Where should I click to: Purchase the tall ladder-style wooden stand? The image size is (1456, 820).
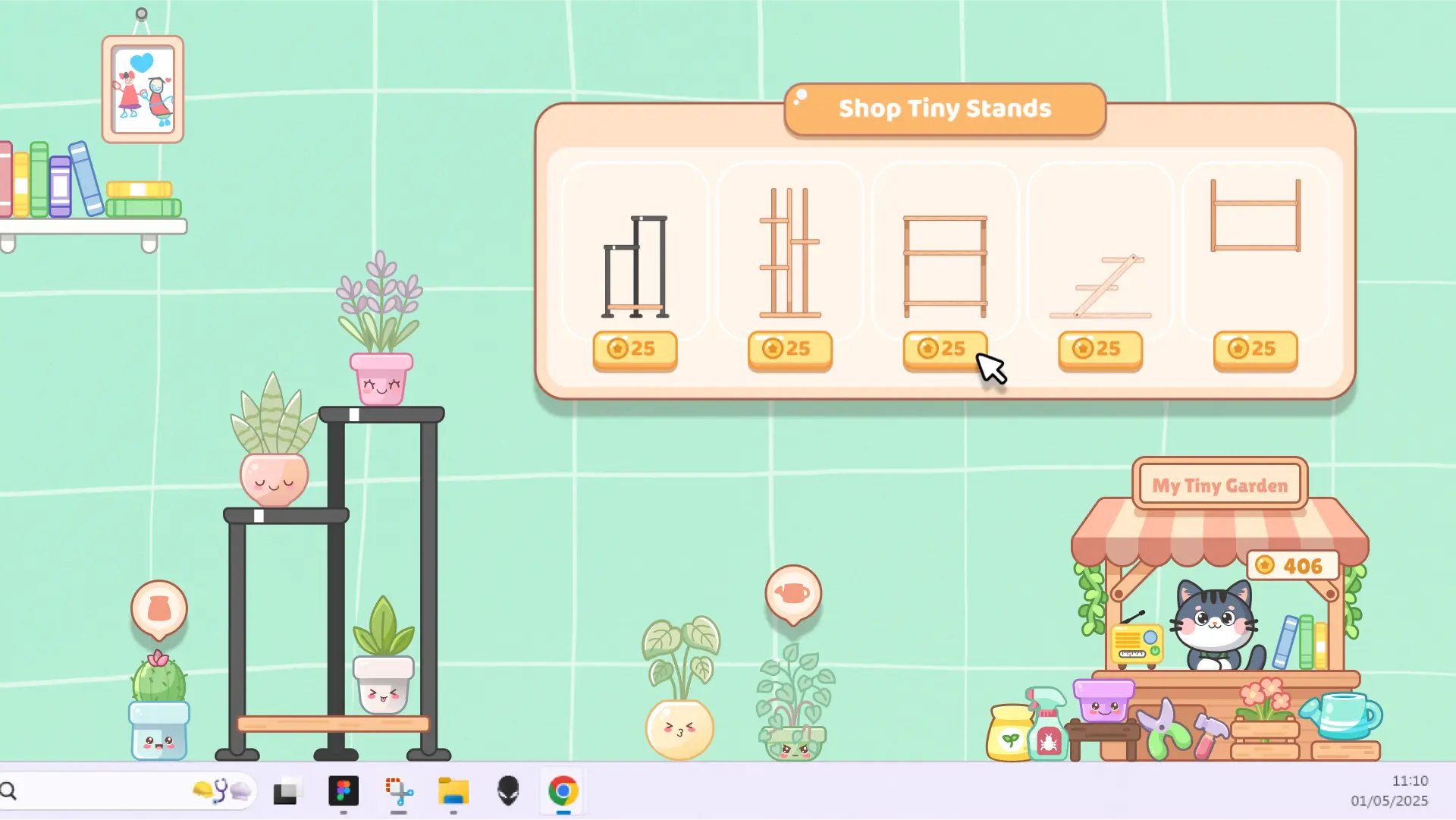pyautogui.click(x=789, y=349)
